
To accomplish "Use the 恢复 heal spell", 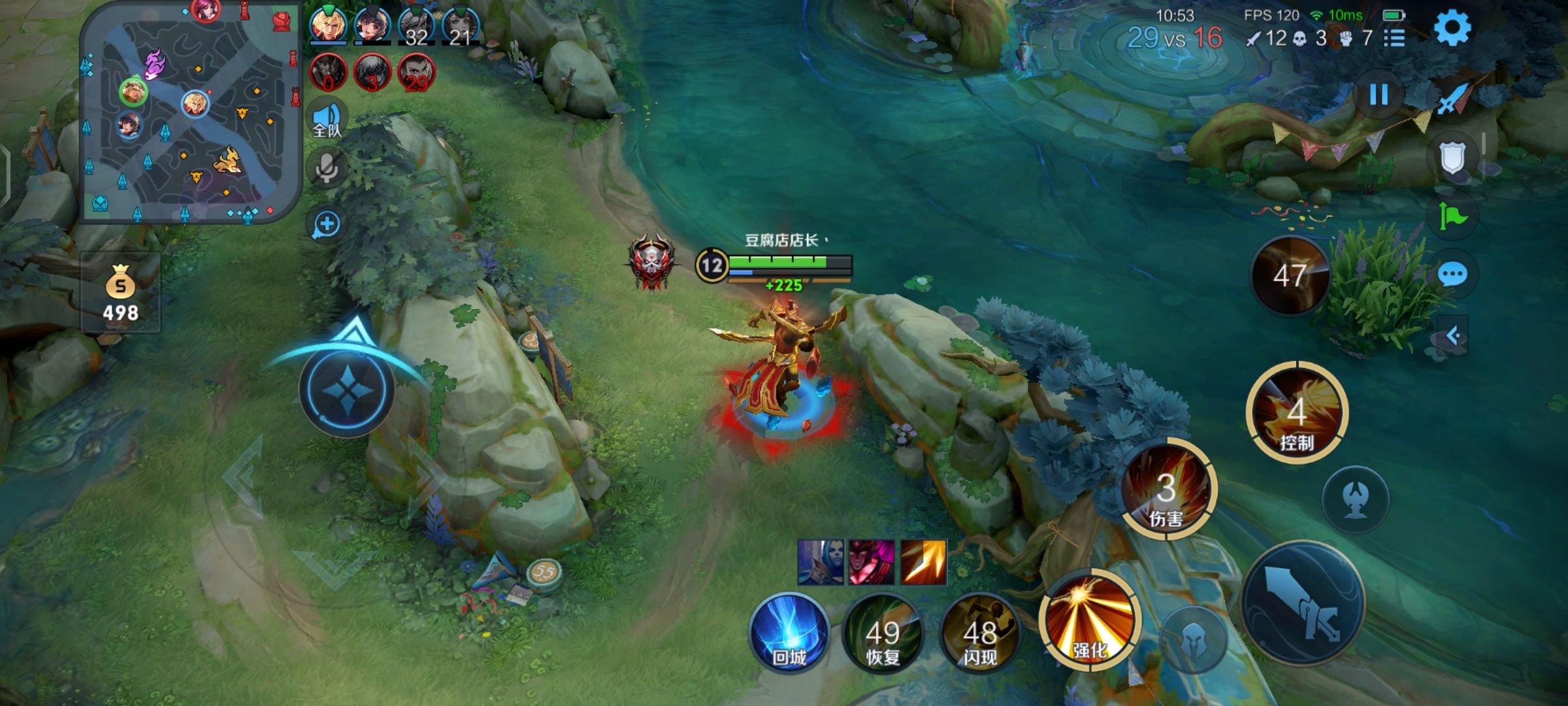I will [883, 634].
